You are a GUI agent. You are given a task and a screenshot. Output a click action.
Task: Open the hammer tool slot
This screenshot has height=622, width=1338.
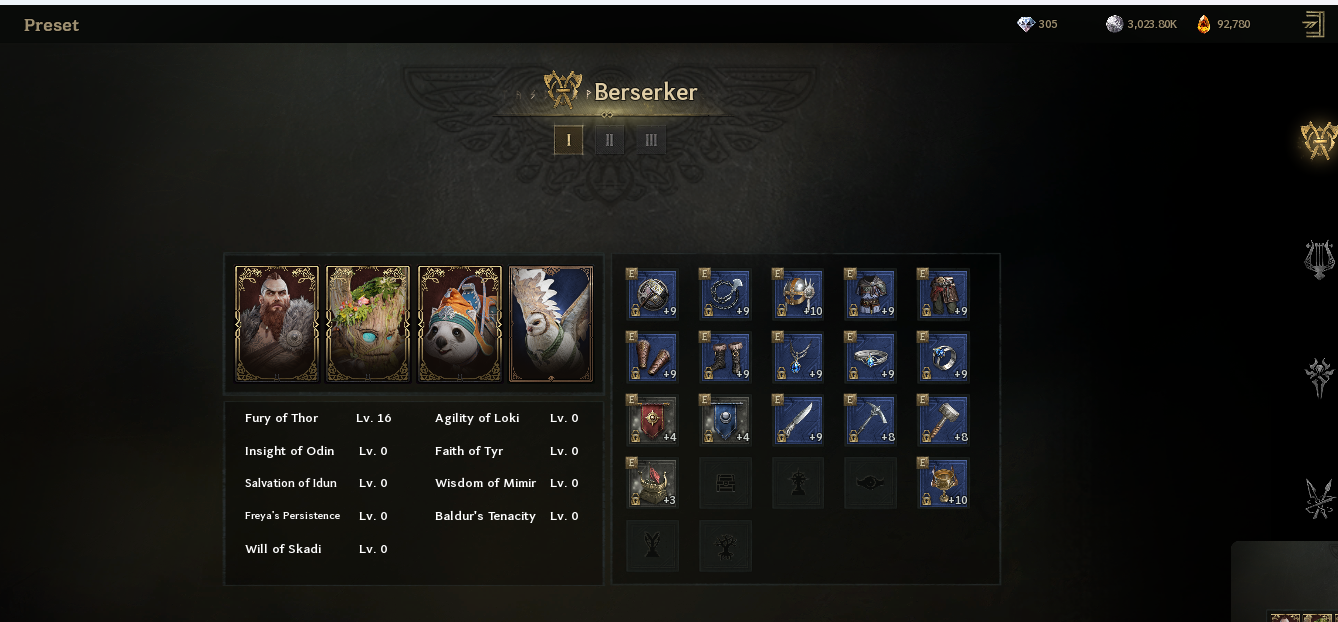944,420
